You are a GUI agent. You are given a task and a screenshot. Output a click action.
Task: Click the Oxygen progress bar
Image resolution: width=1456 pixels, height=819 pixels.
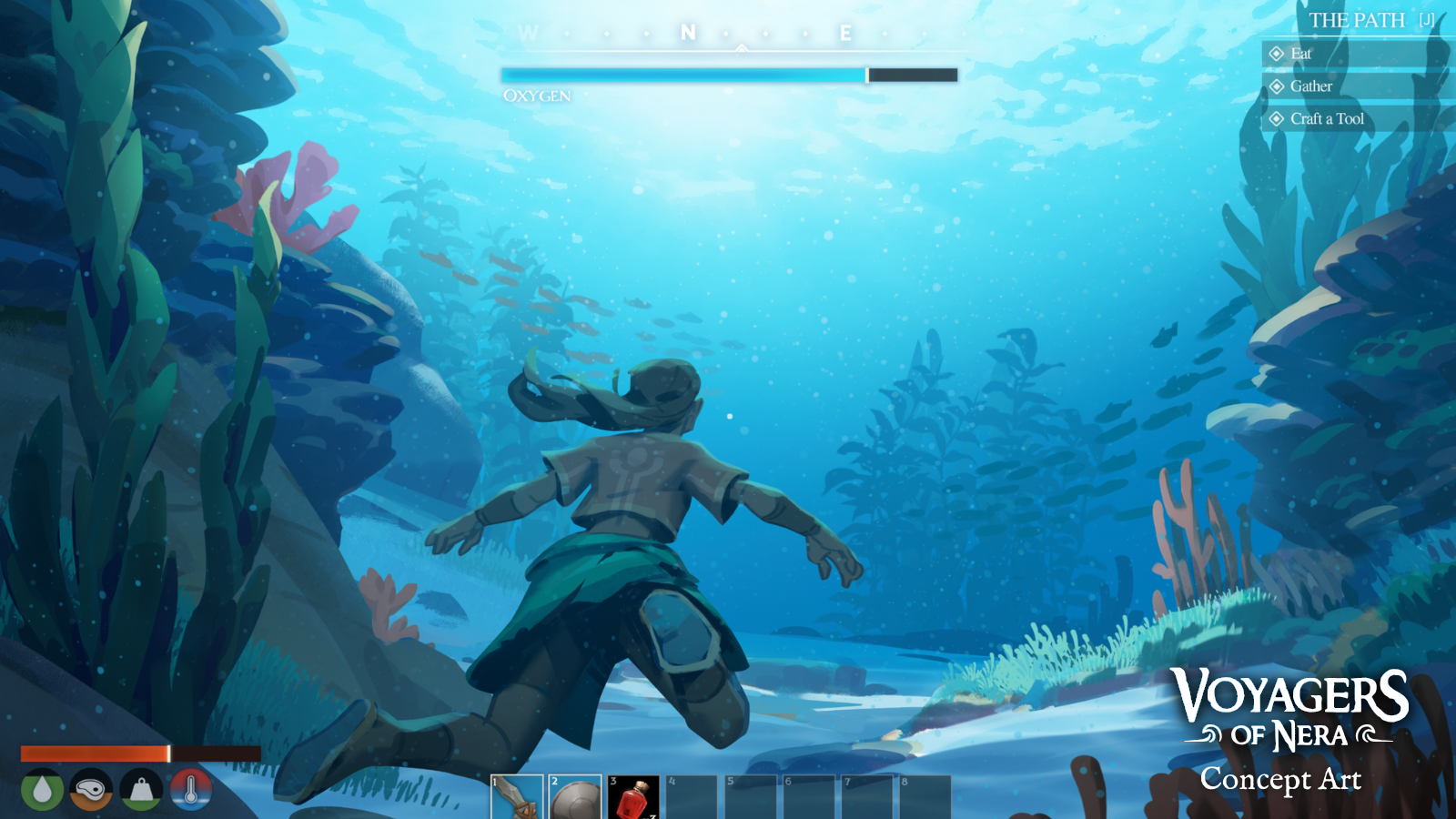(728, 74)
